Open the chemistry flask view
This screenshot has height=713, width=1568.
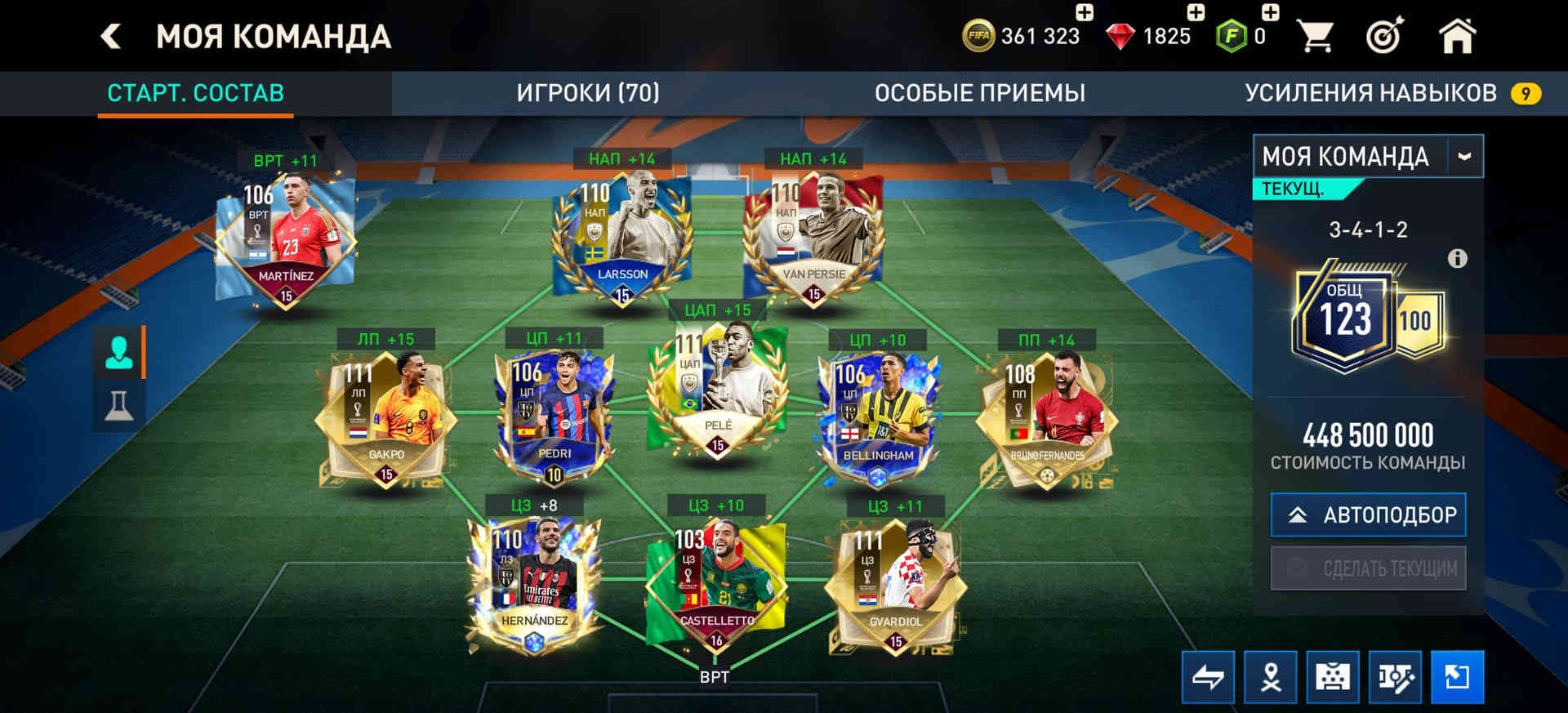(x=119, y=404)
